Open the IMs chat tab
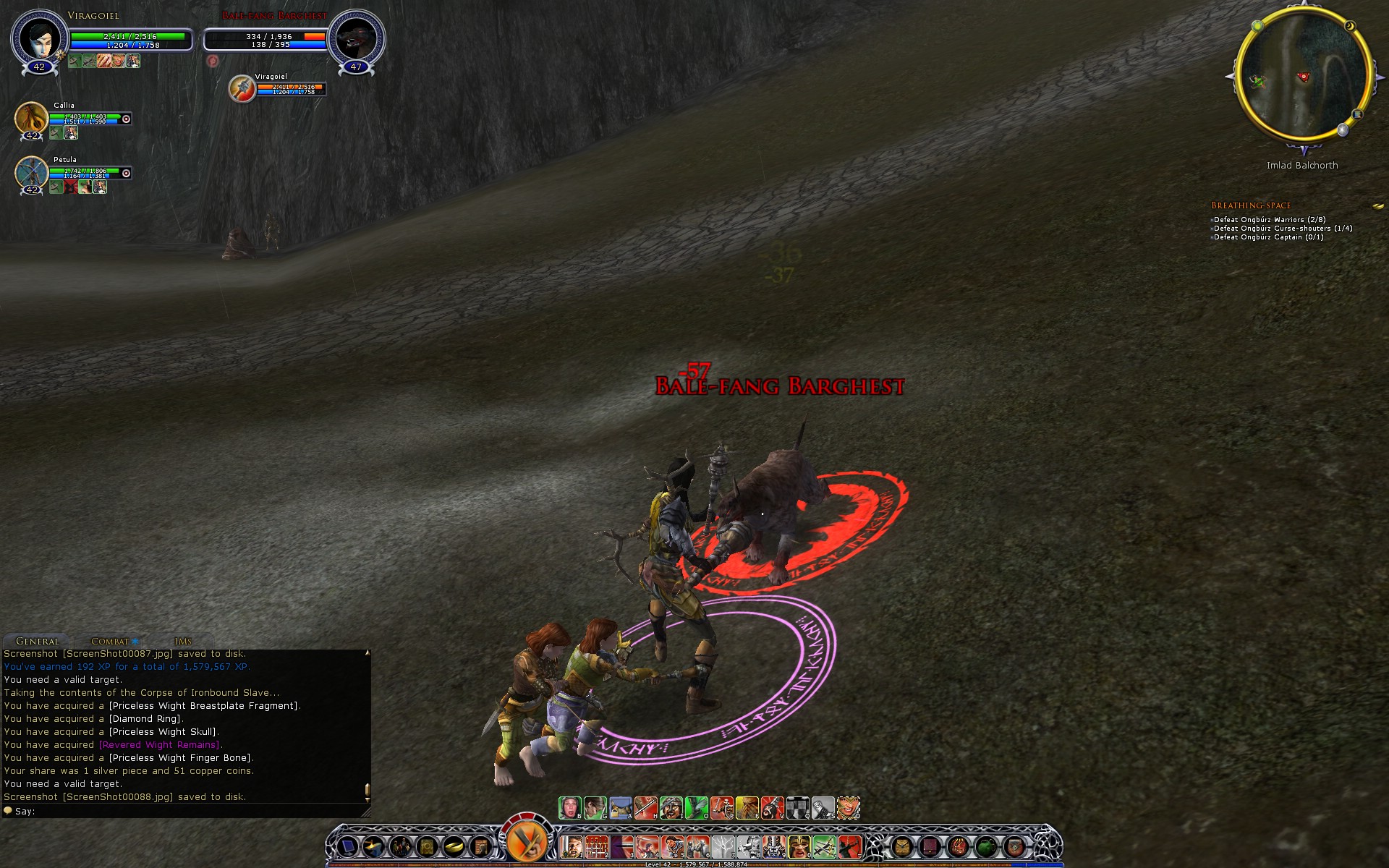Screen dimensions: 1389x868 (x=183, y=642)
